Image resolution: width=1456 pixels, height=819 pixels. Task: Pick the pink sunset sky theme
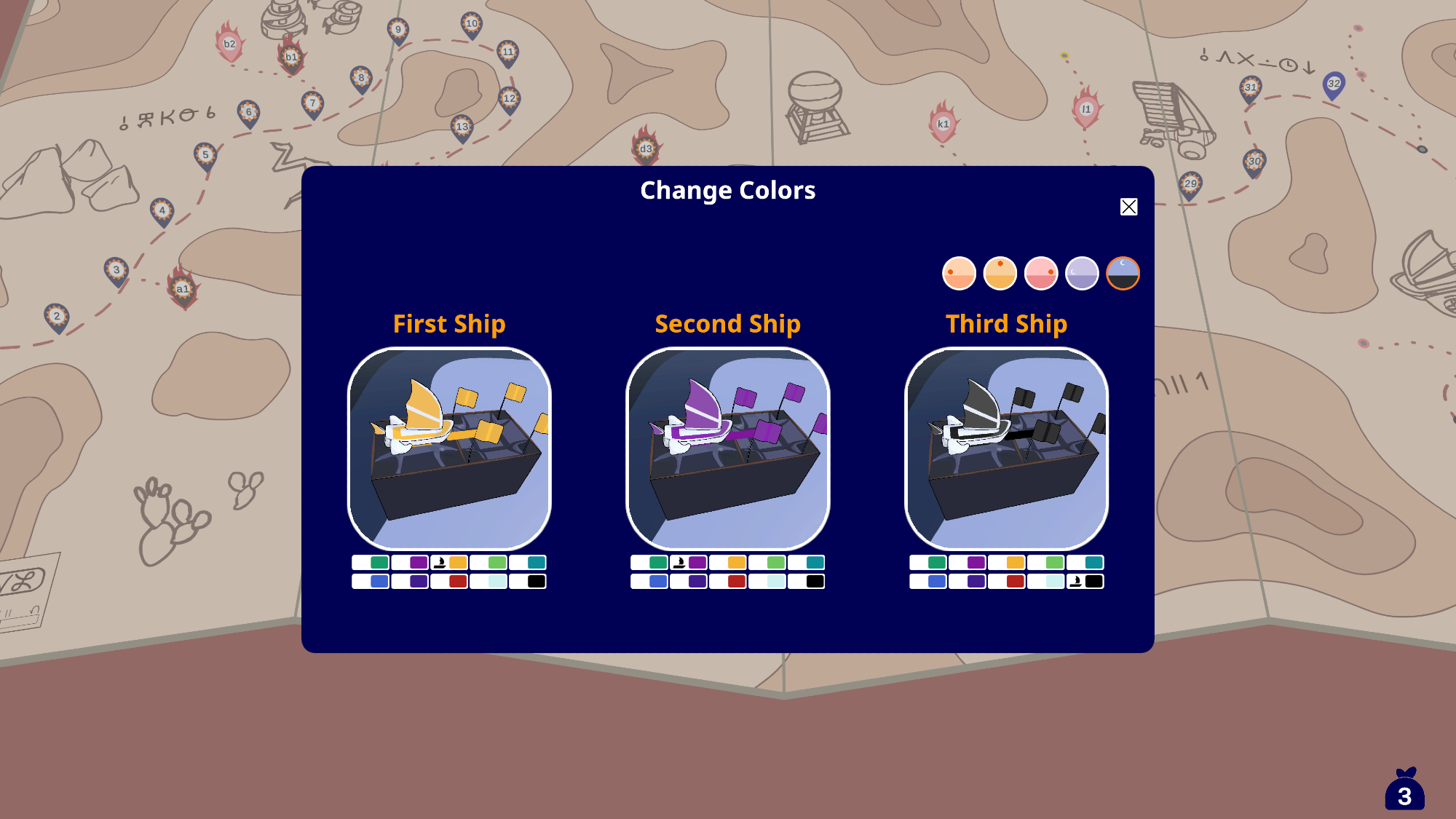click(1041, 274)
